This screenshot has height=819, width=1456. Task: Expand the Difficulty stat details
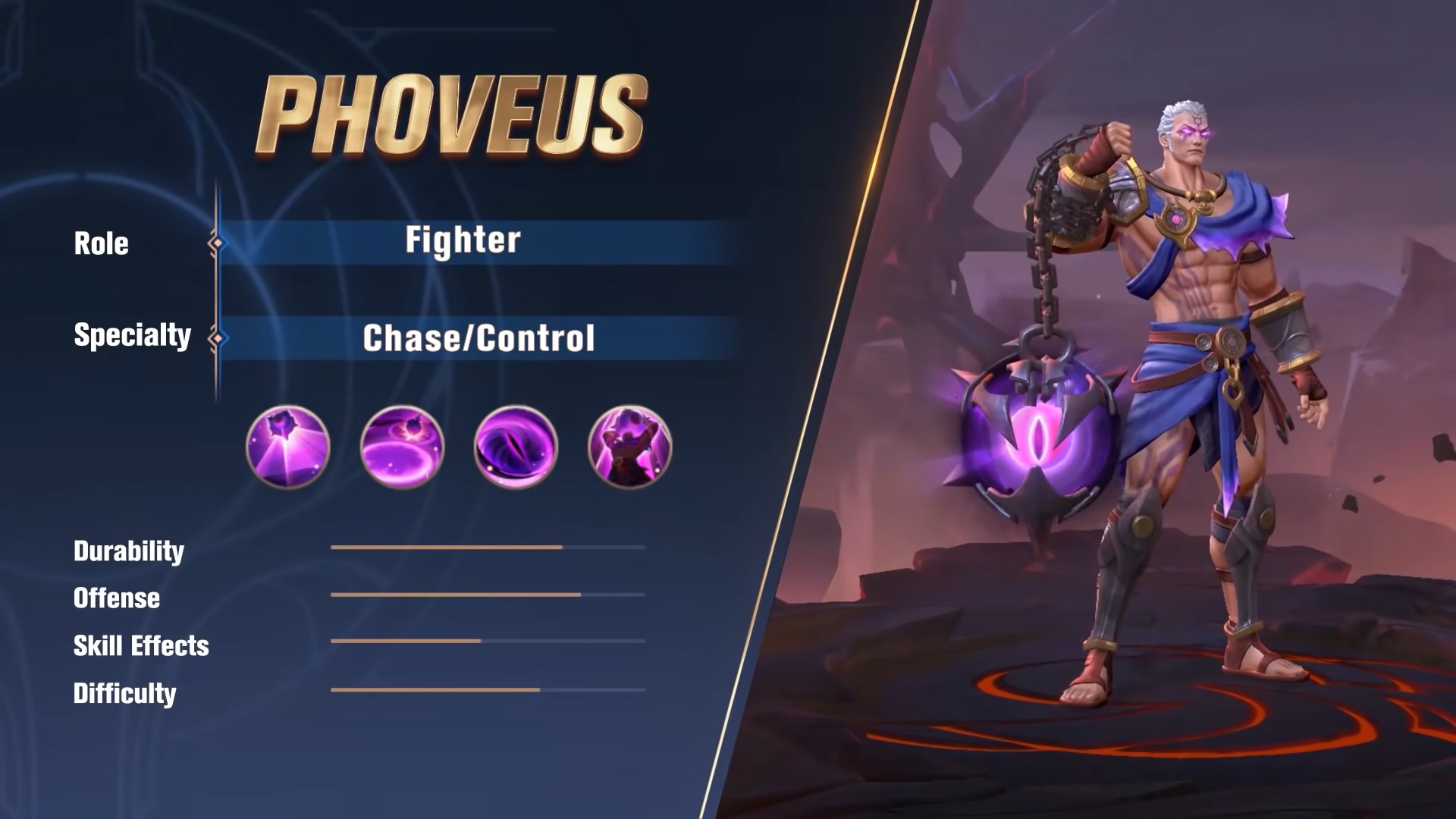point(485,692)
